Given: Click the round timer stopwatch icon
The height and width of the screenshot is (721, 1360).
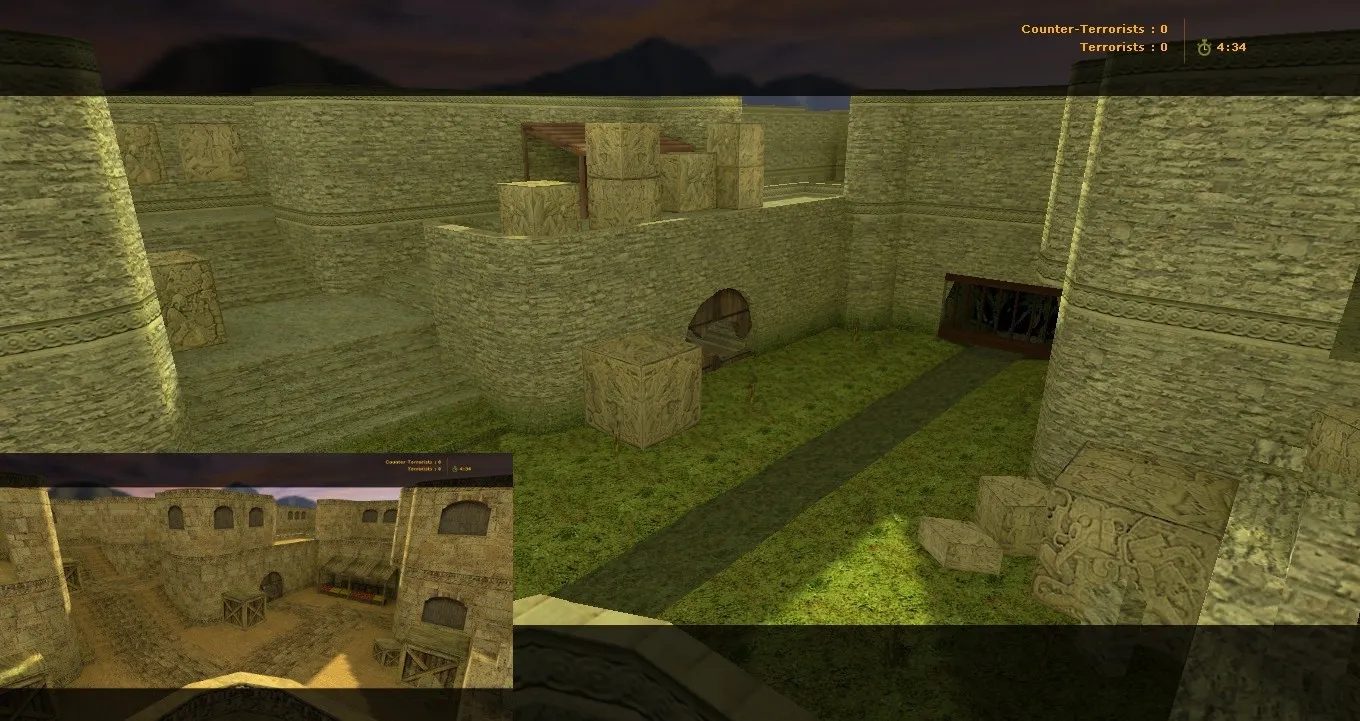Looking at the screenshot, I should click(x=1202, y=46).
